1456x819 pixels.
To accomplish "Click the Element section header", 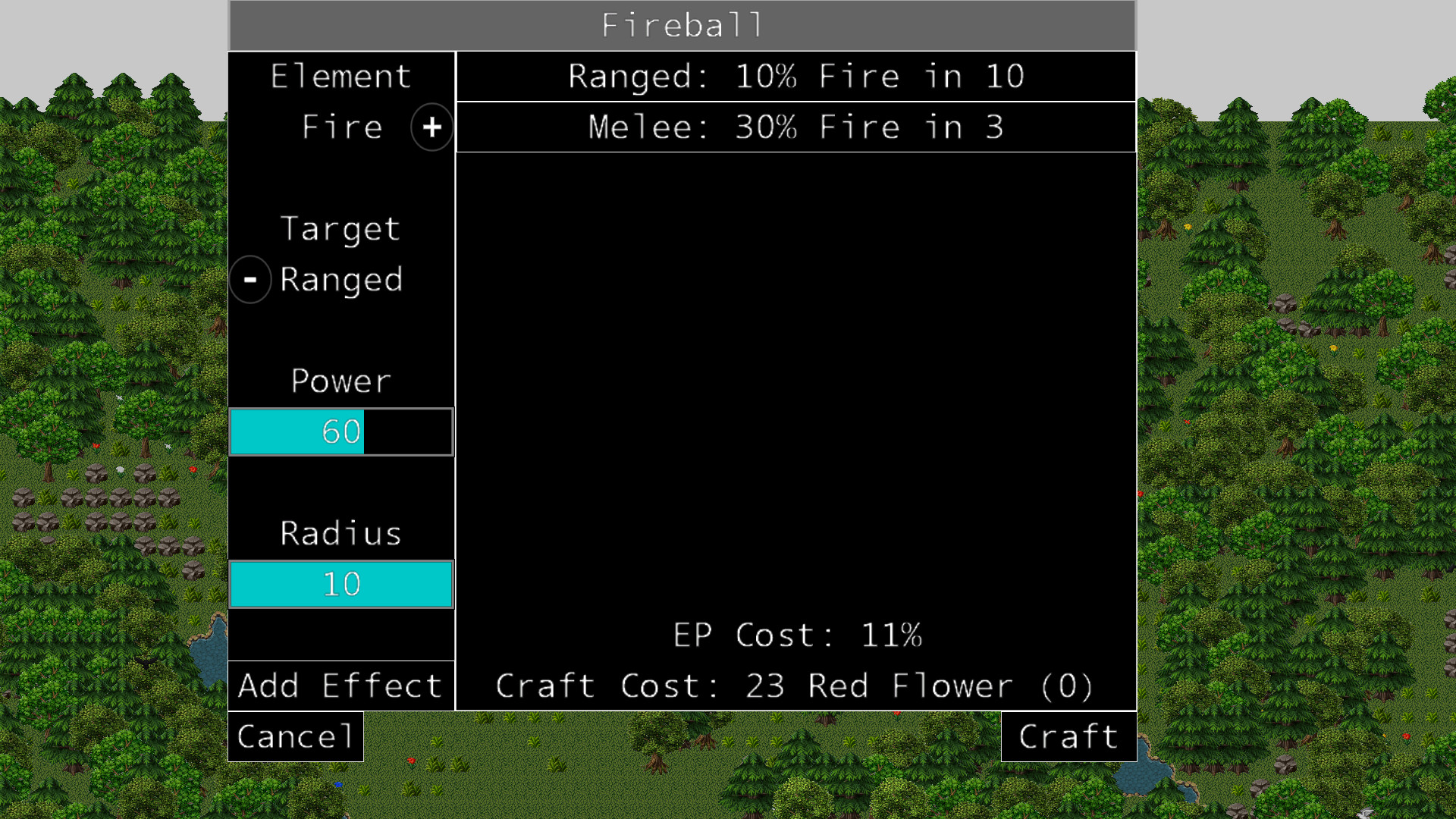I will click(x=340, y=75).
